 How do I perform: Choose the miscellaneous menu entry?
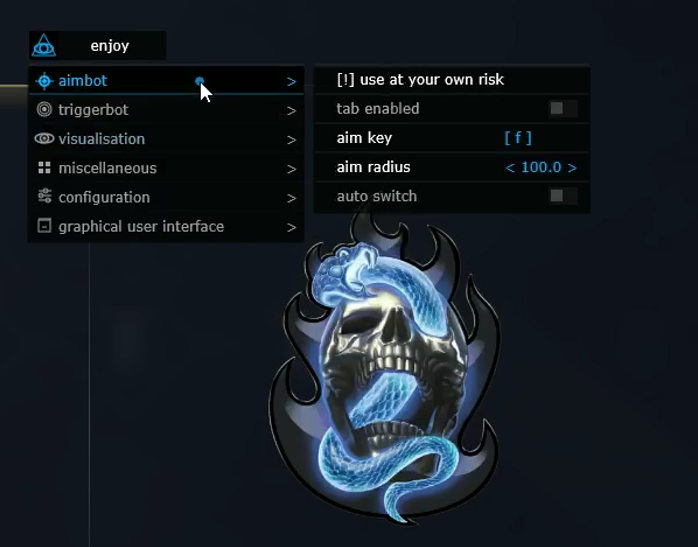pyautogui.click(x=107, y=168)
